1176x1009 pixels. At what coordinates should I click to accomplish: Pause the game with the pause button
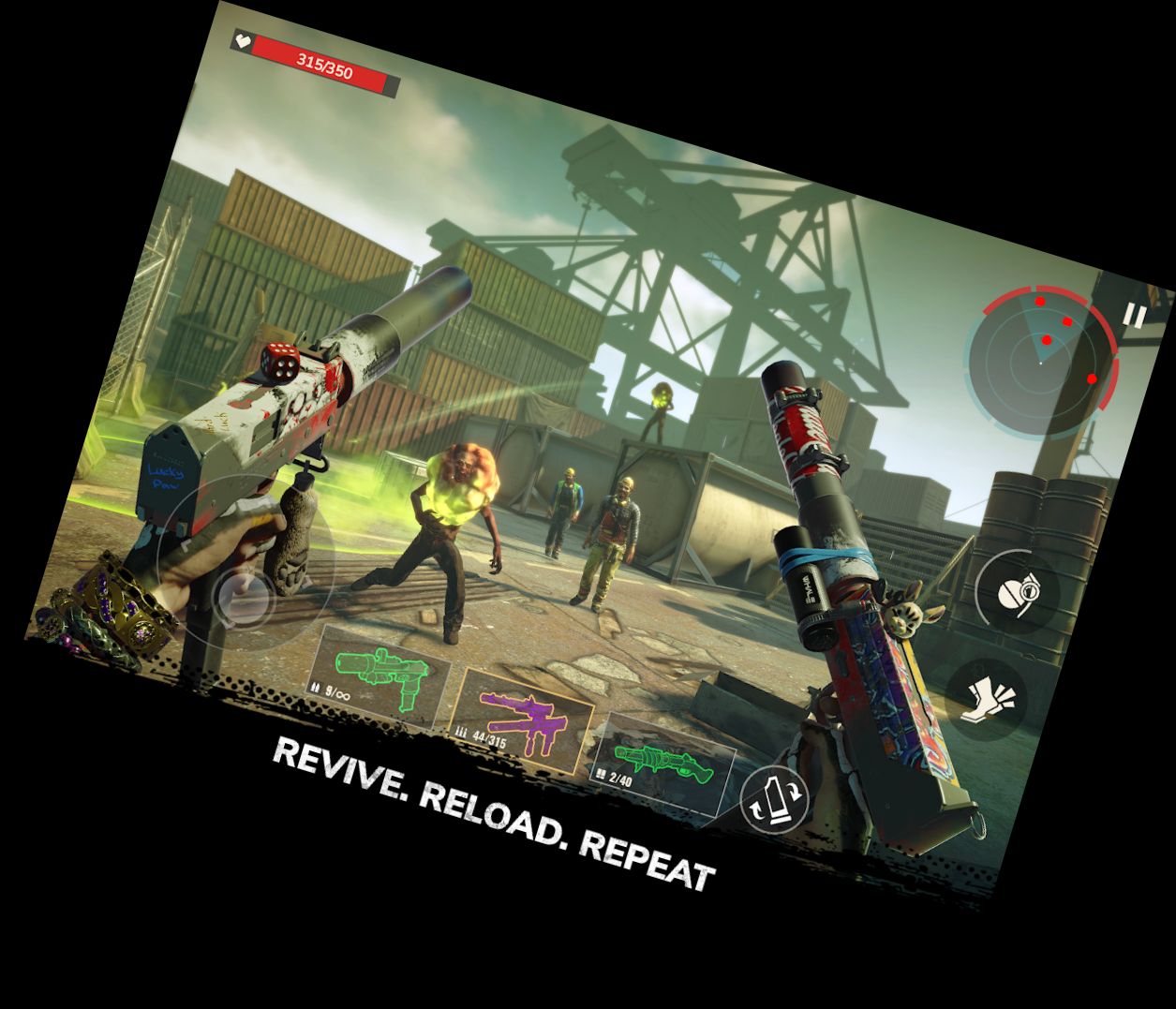click(1134, 316)
